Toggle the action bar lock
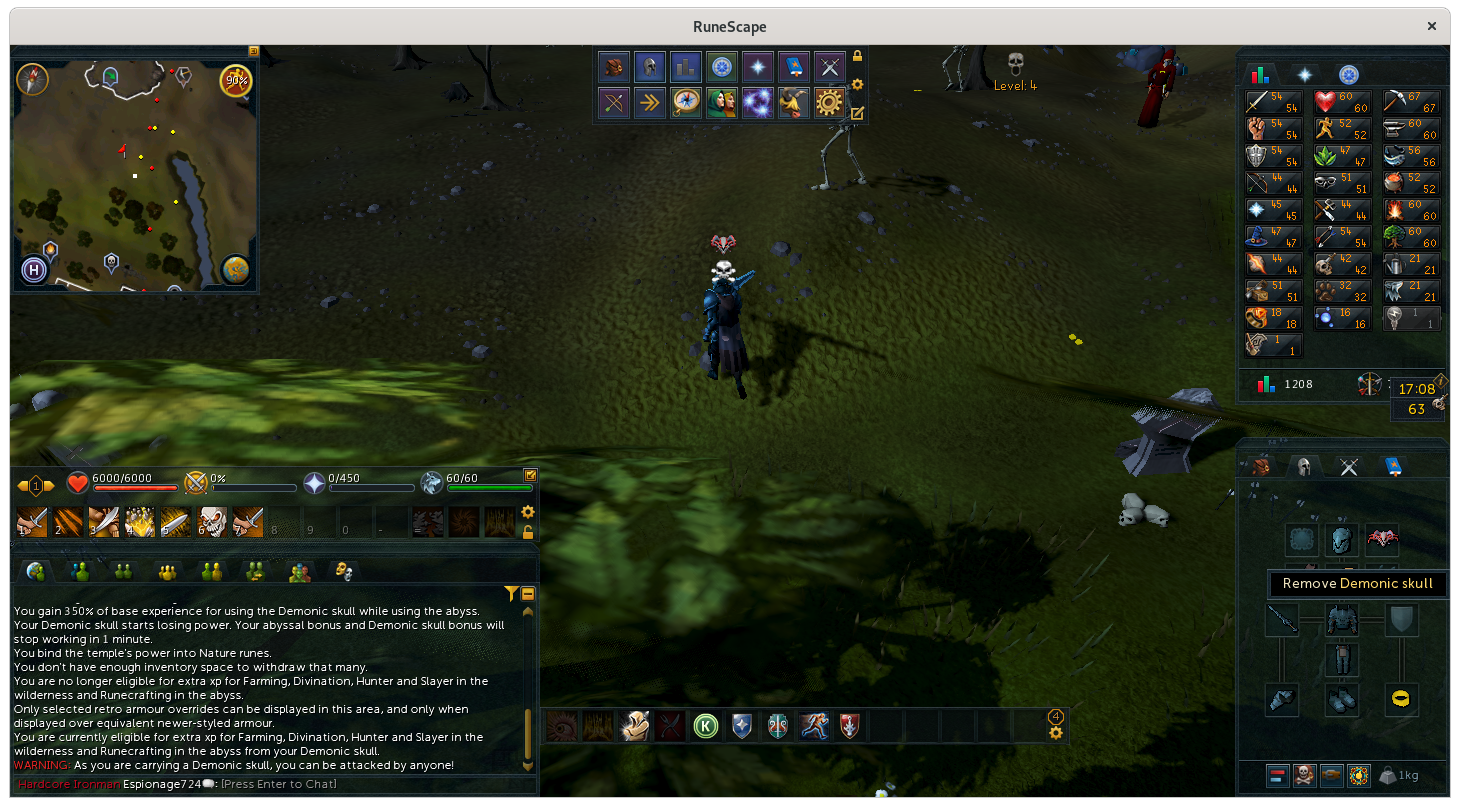The height and width of the screenshot is (807, 1460). point(528,532)
